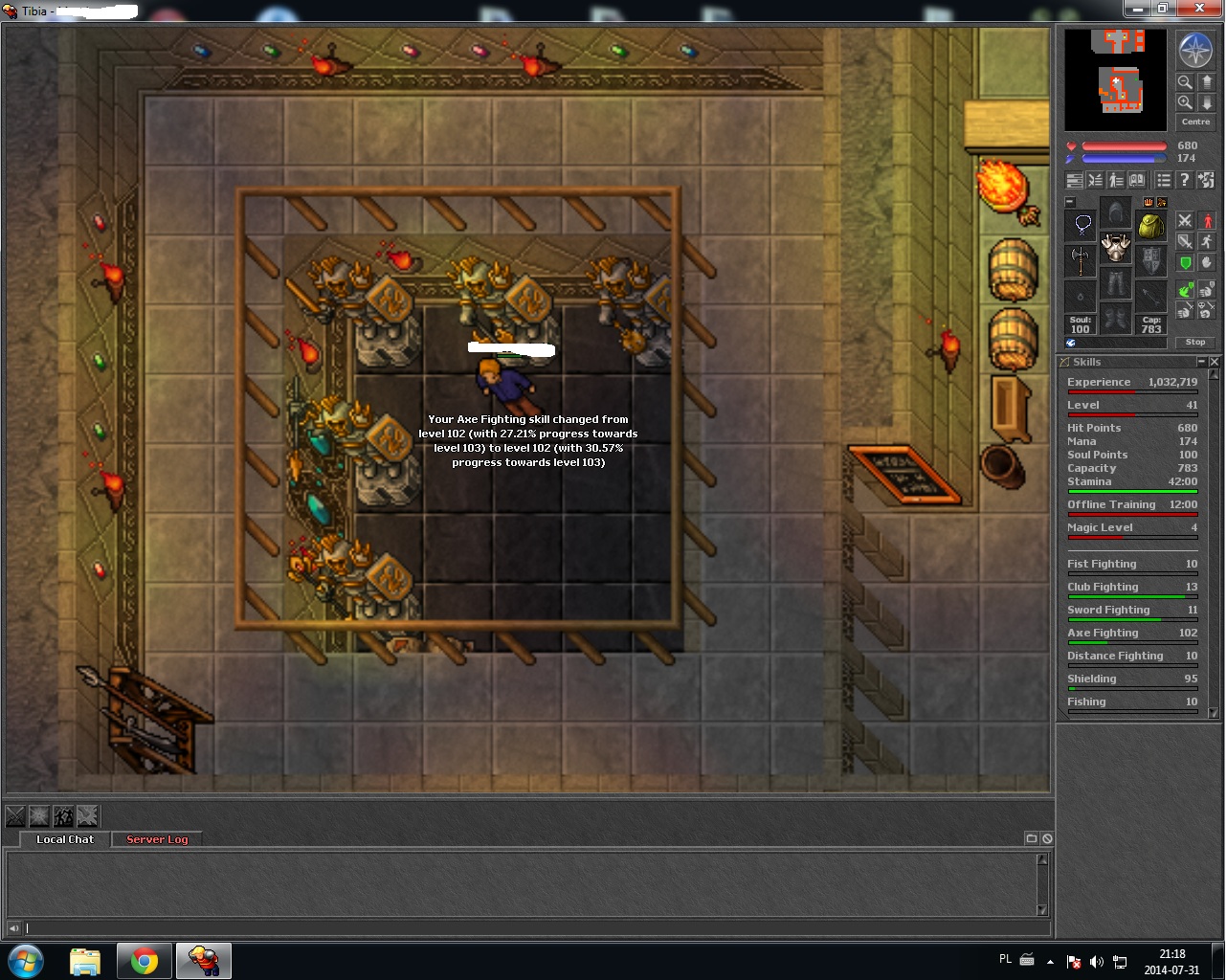Image resolution: width=1227 pixels, height=980 pixels.
Task: Click the Stop button
Action: 1195,342
